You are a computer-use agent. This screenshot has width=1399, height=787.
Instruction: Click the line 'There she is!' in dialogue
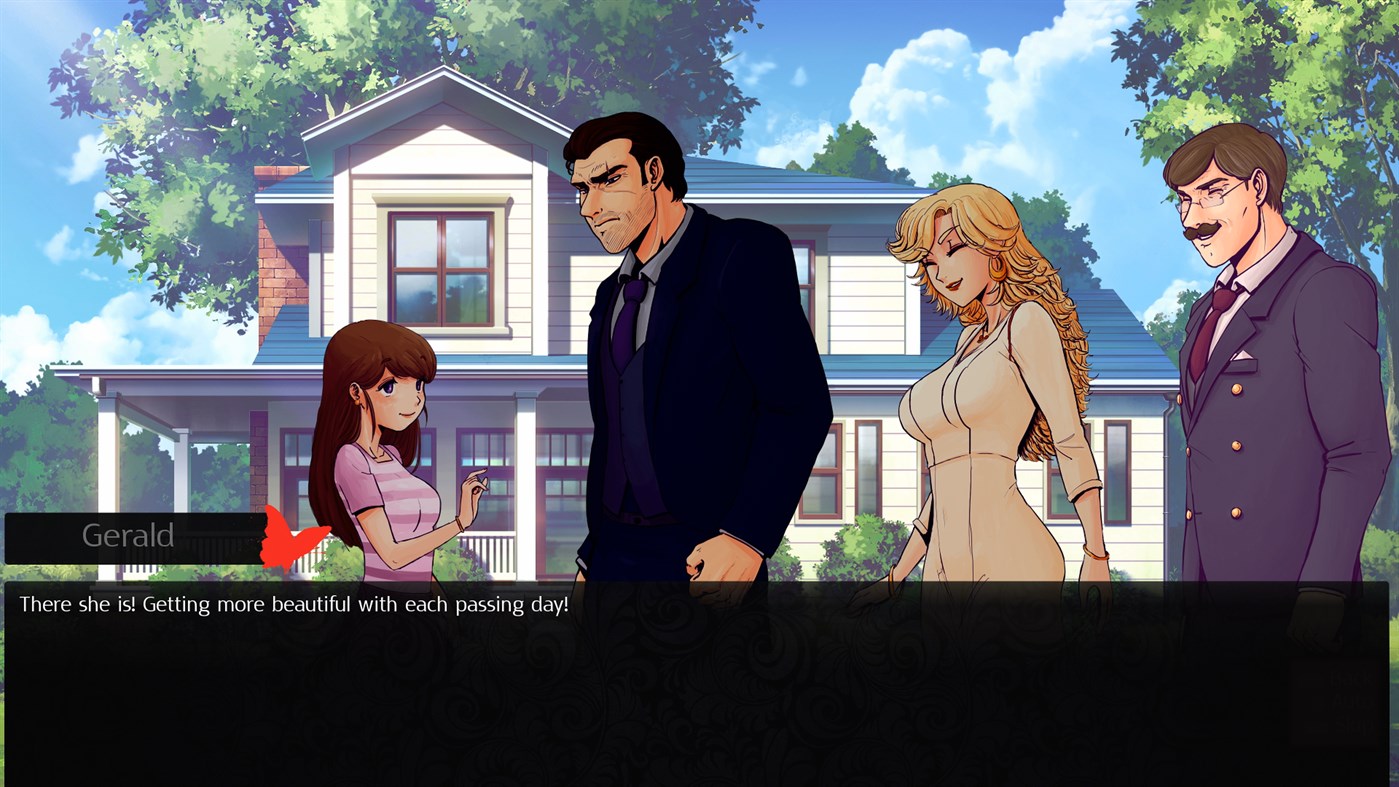point(78,604)
